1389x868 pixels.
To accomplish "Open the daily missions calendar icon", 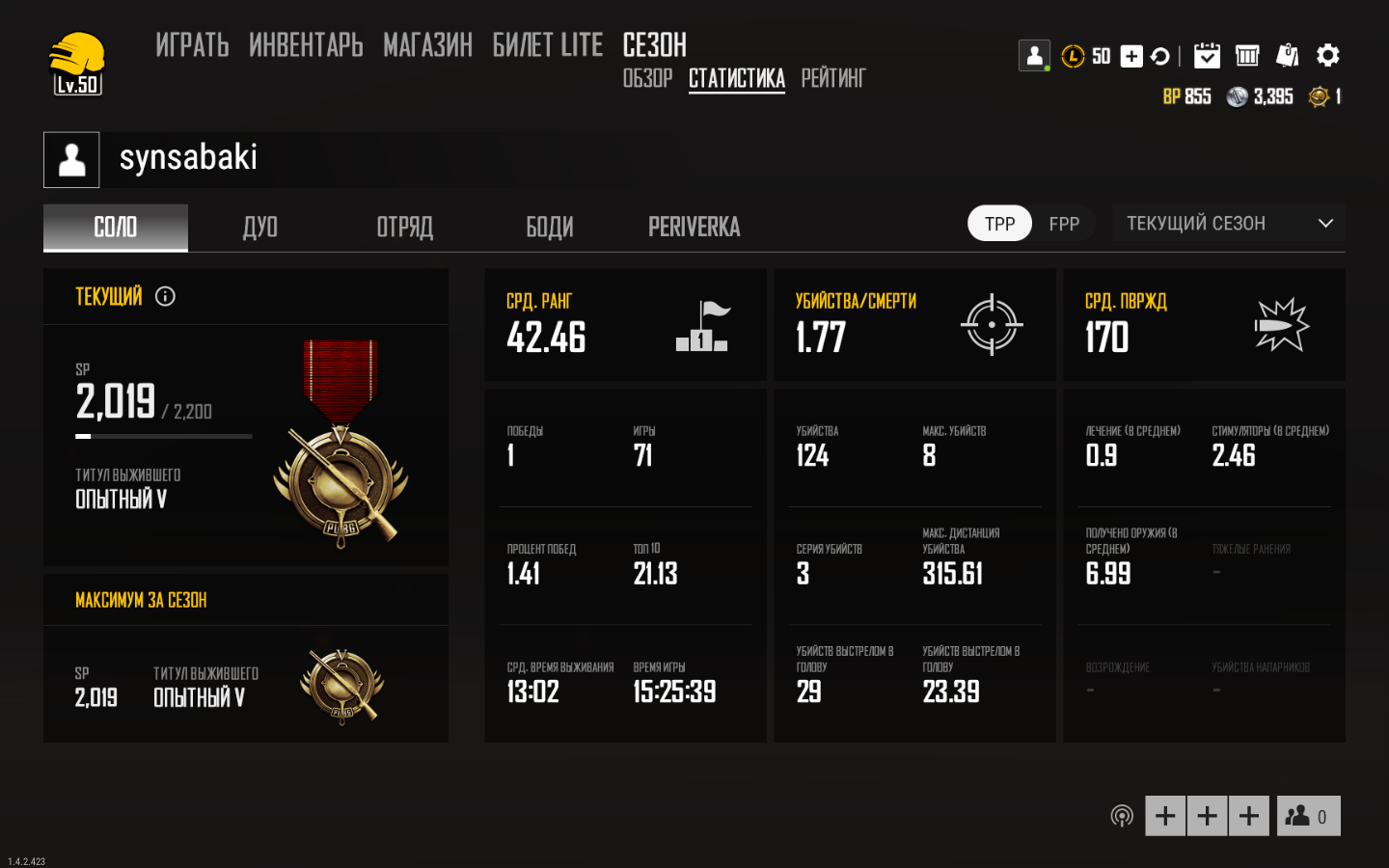I will (1209, 55).
